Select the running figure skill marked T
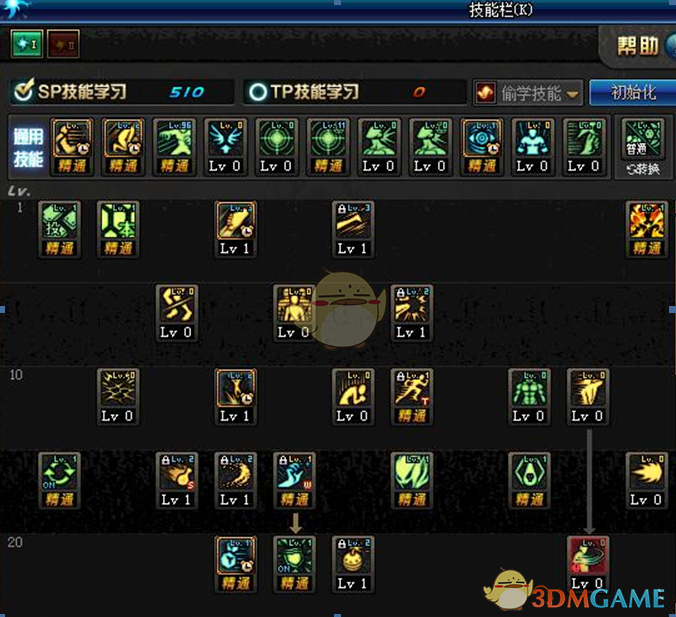The height and width of the screenshot is (617, 676). pos(411,388)
